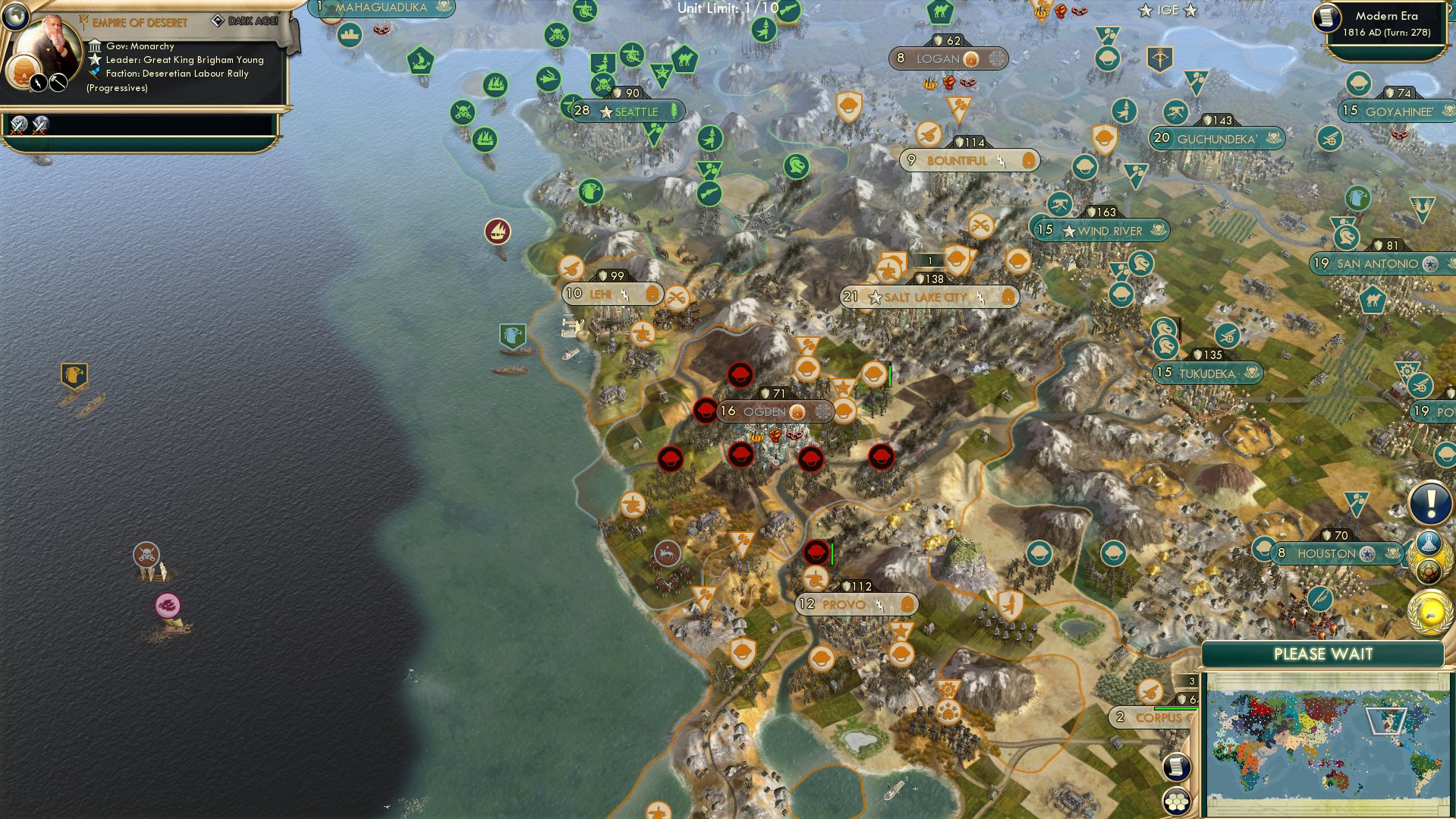This screenshot has width=1456, height=819.
Task: Open the notification log scroll icon beside minimap
Action: click(1176, 768)
